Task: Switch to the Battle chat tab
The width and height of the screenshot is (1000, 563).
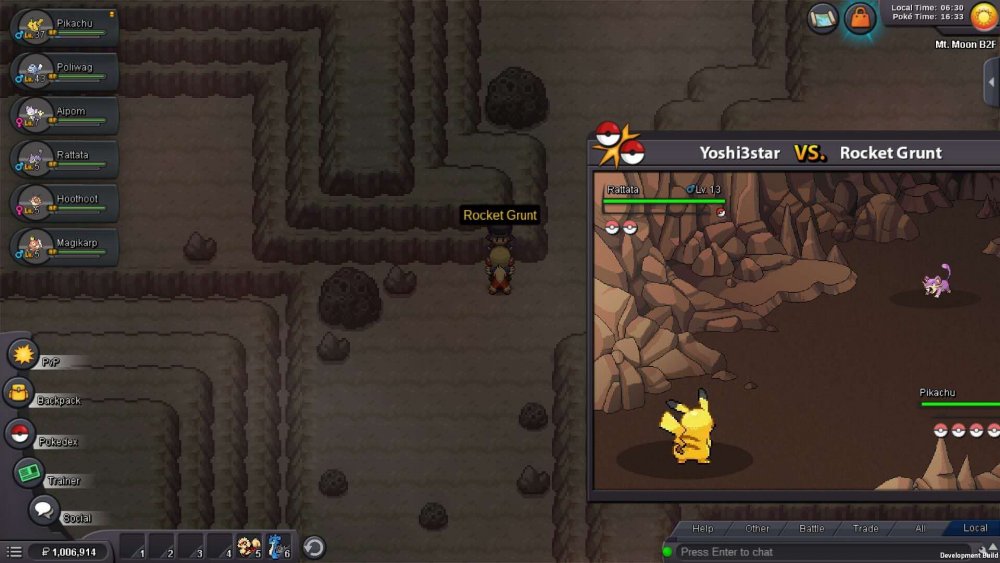Action: coord(811,528)
